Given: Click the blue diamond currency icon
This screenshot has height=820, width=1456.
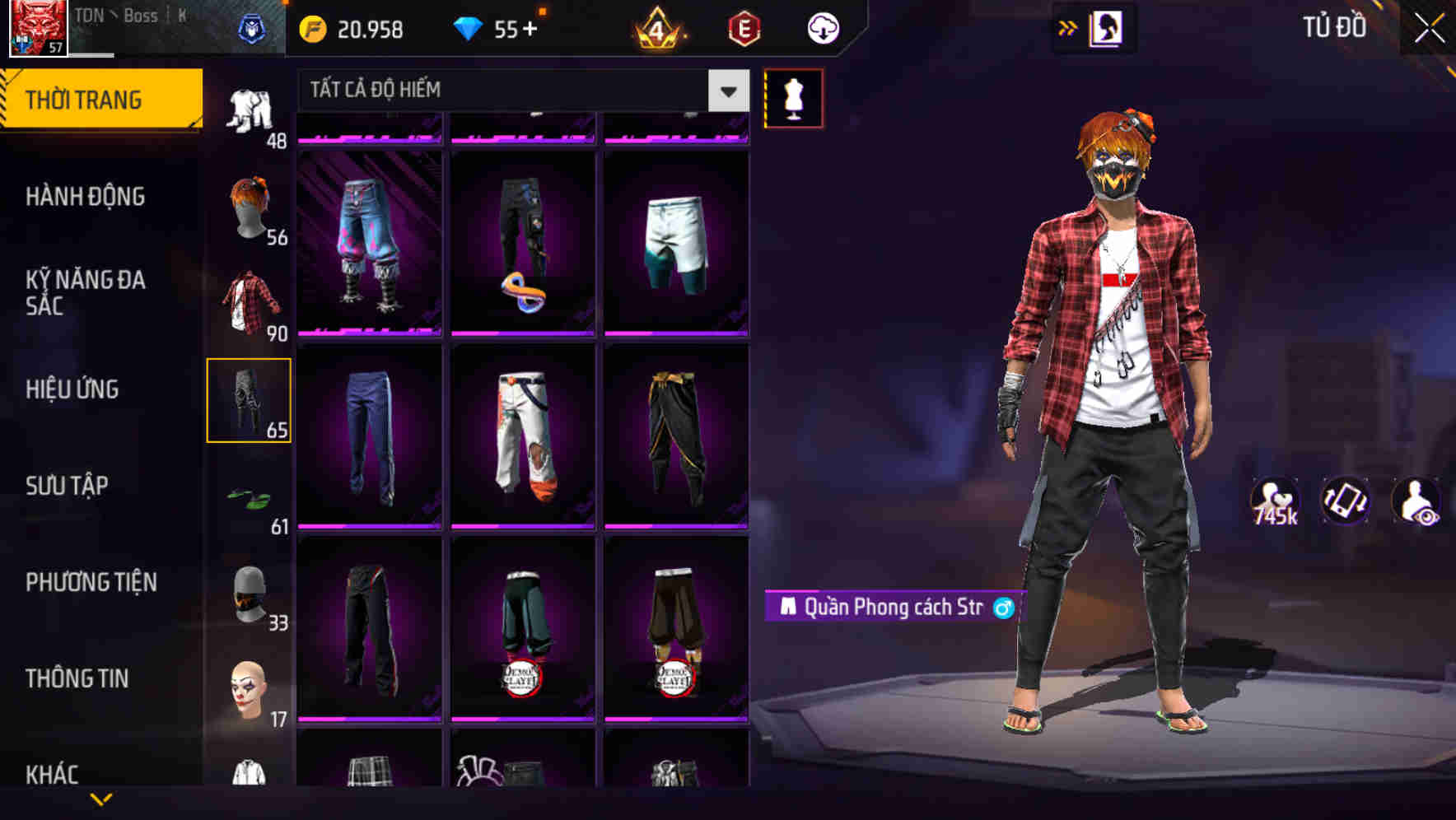Looking at the screenshot, I should click(x=469, y=27).
